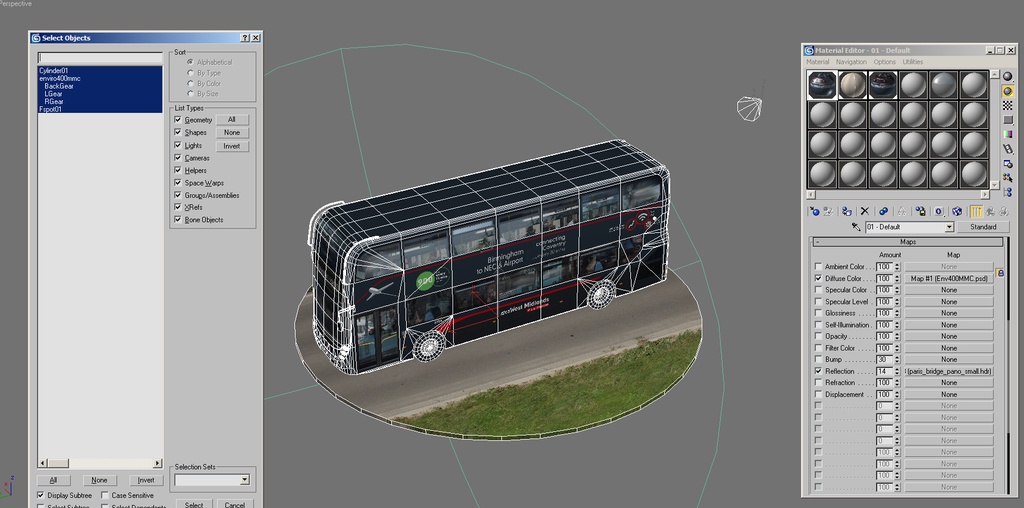Viewport: 1024px width, 508px height.
Task: Open the Material Editor Navigation menu
Action: pos(851,62)
